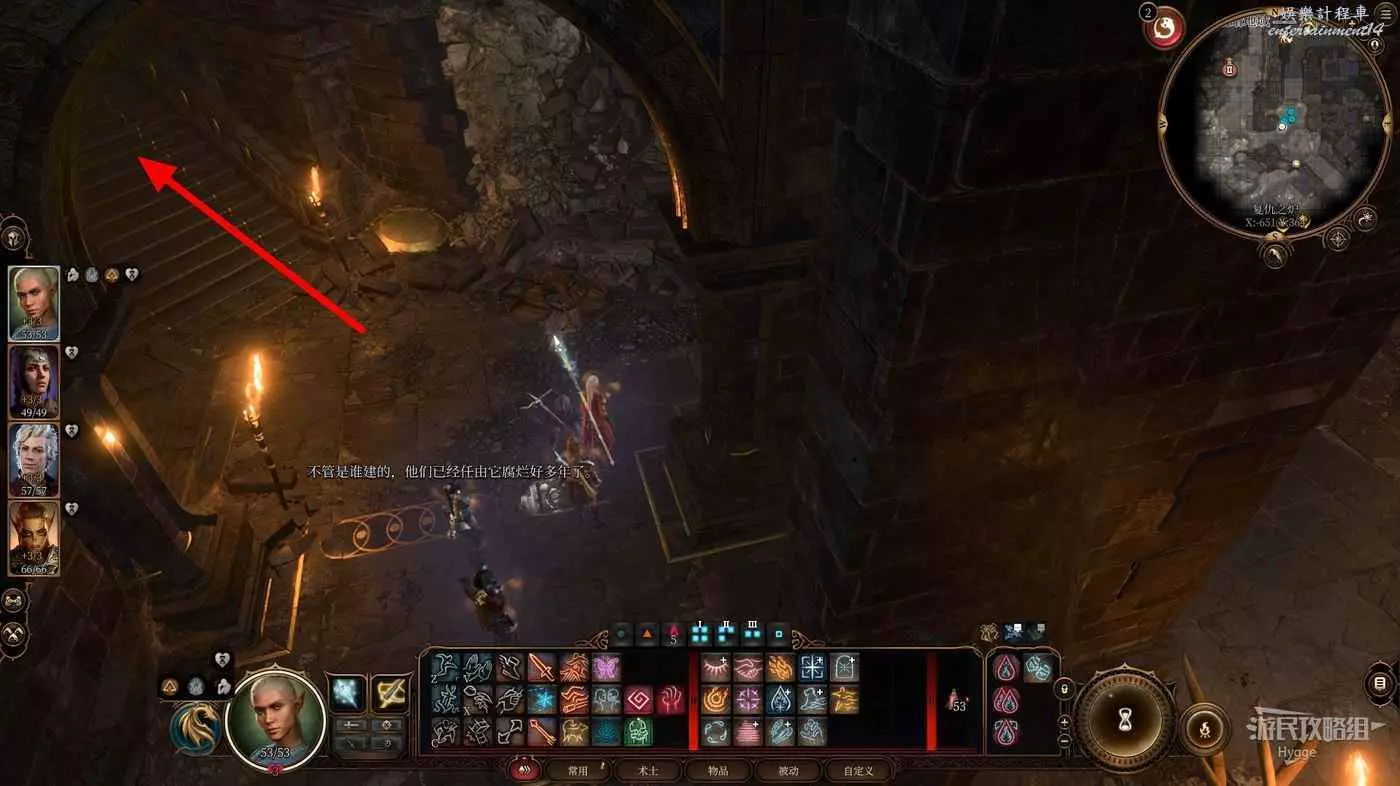Choose the horned companion portrait
The image size is (1400, 786).
coord(34,538)
